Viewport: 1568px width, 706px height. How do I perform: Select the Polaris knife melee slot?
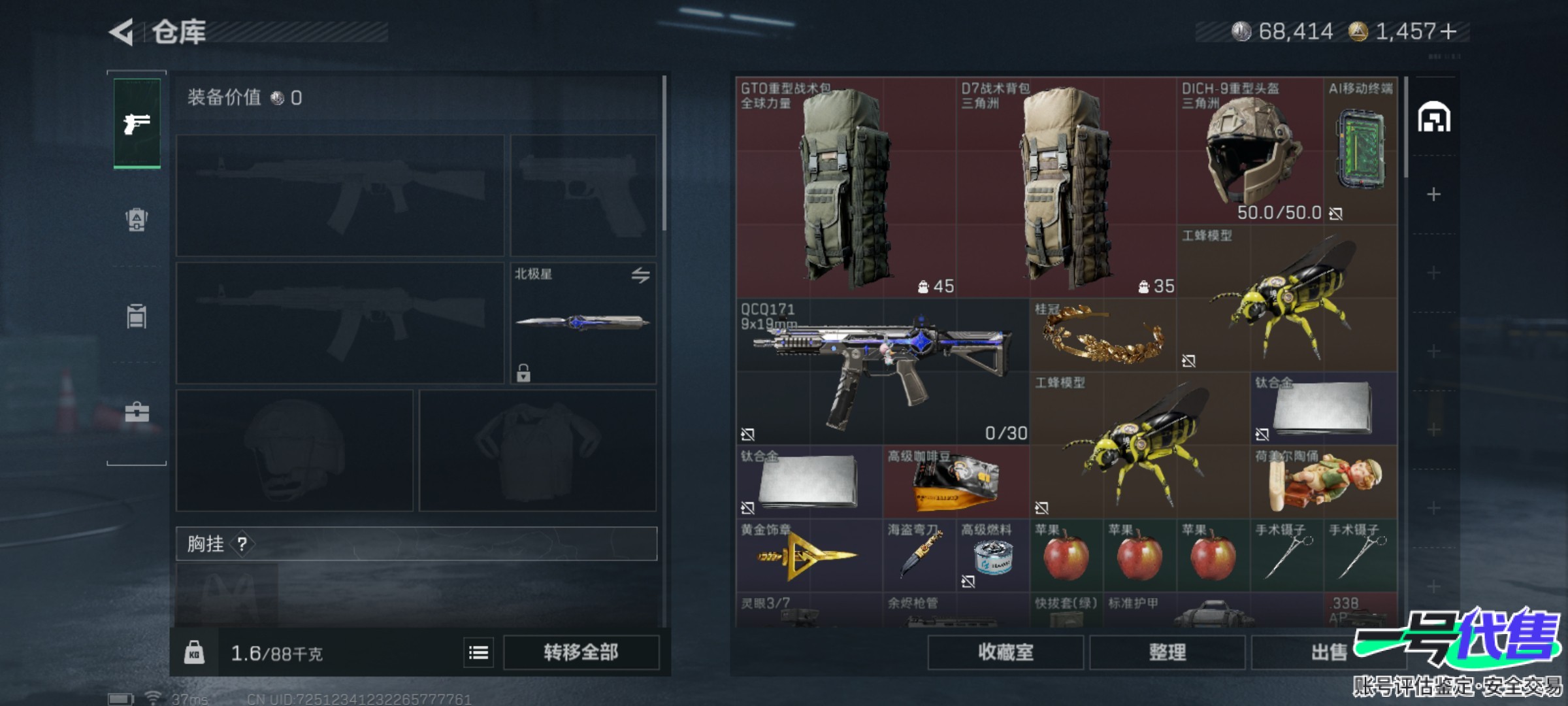(583, 323)
